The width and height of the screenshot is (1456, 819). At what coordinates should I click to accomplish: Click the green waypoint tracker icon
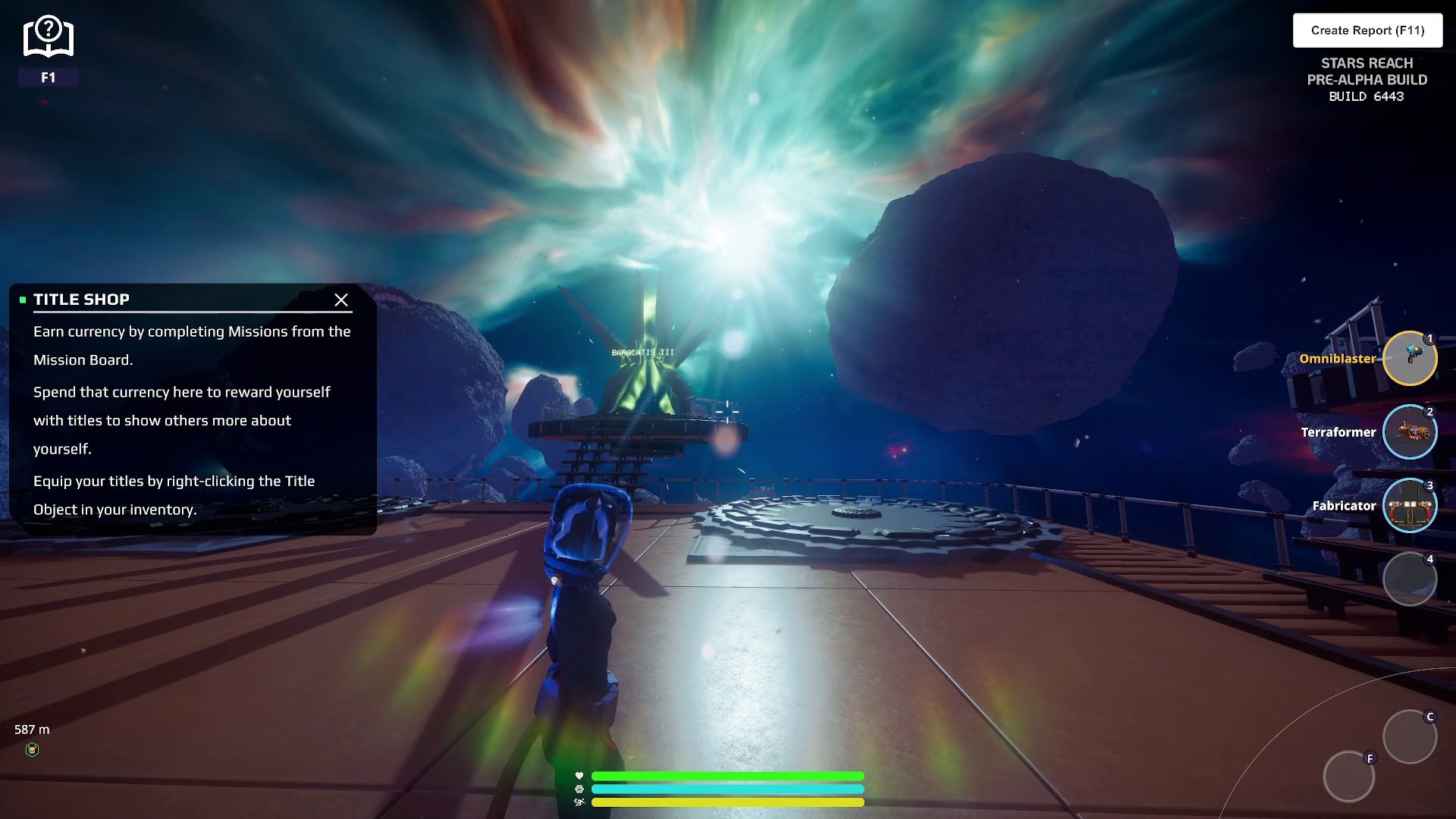[x=32, y=750]
